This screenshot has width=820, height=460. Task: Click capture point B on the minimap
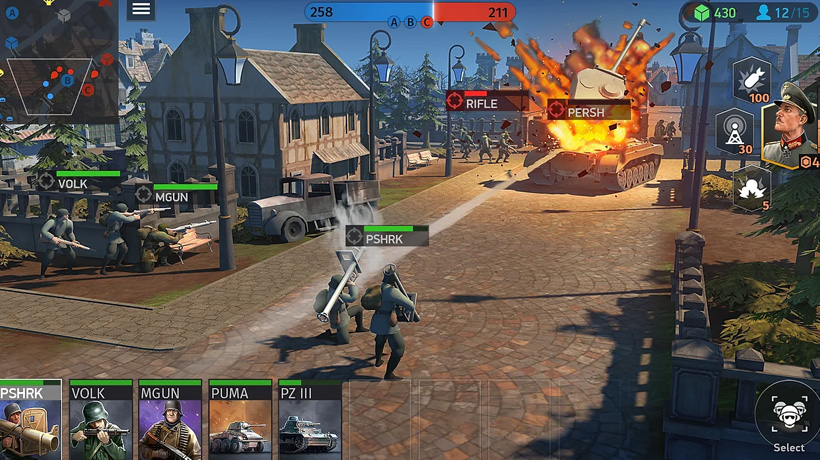[67, 80]
